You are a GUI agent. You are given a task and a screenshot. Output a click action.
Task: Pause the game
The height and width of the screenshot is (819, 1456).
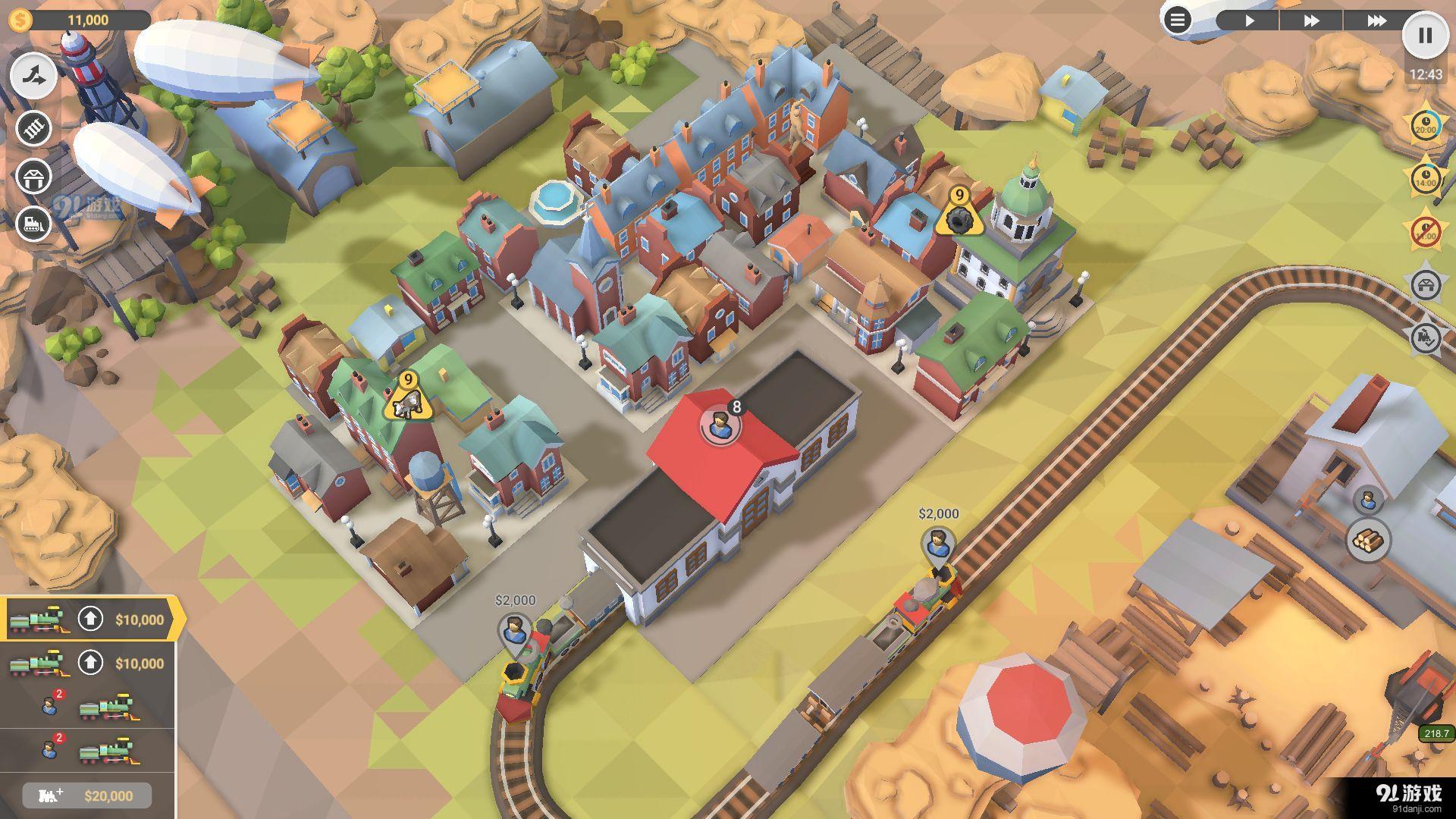[x=1425, y=35]
